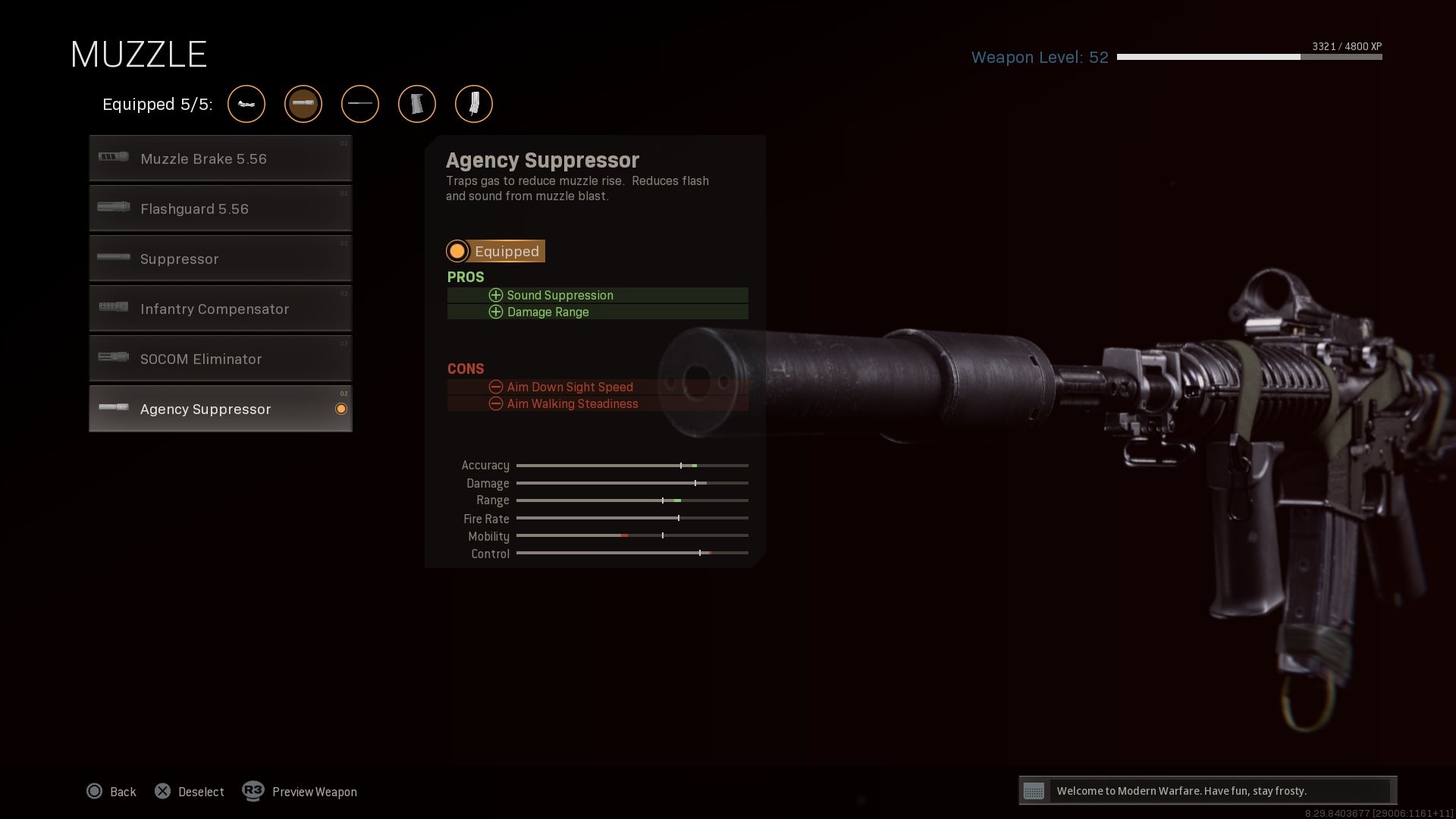Viewport: 1456px width, 819px height.
Task: Select the magazine equipped slot
Action: pyautogui.click(x=474, y=104)
